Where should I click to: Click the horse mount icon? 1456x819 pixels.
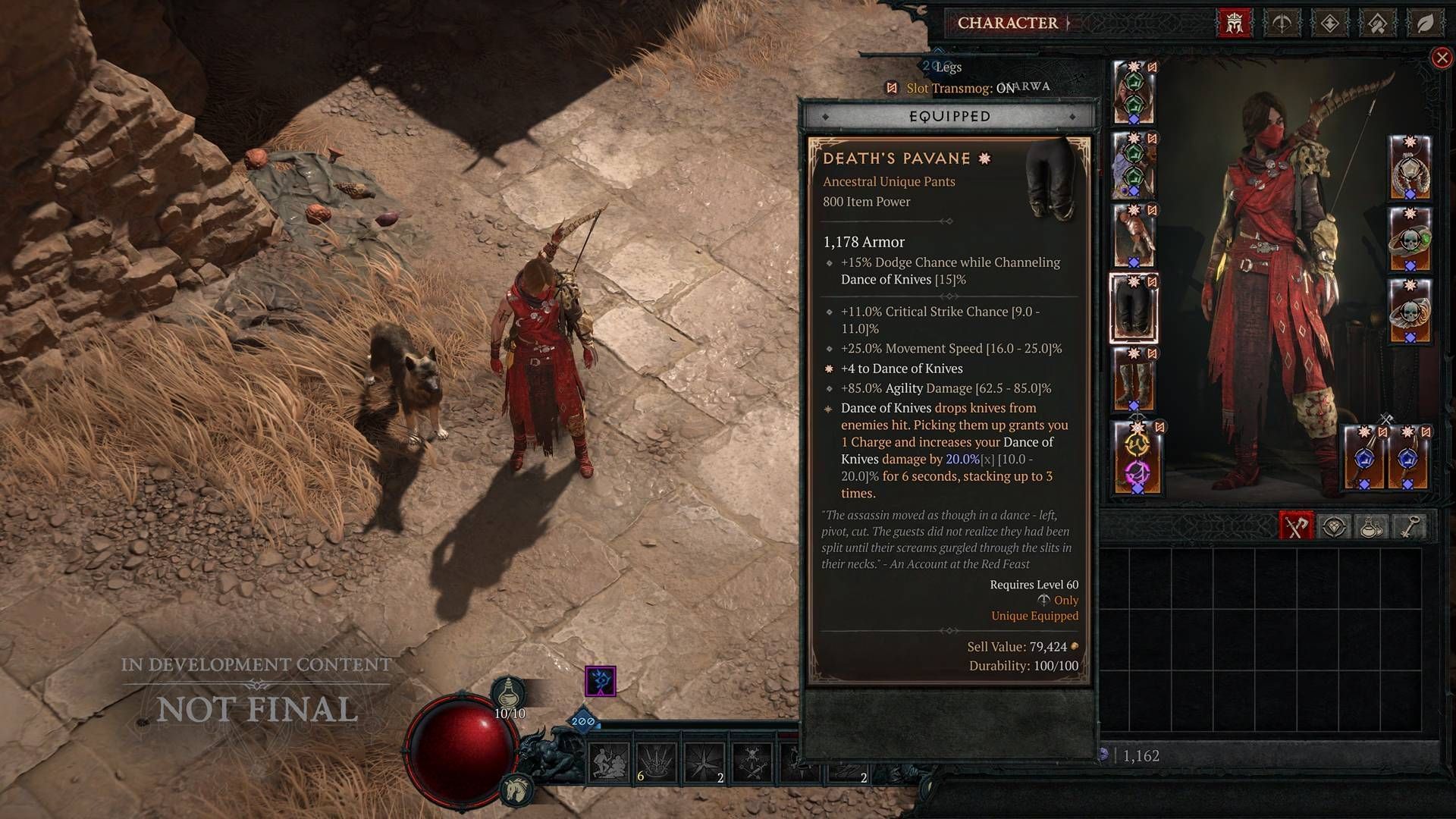(x=514, y=789)
